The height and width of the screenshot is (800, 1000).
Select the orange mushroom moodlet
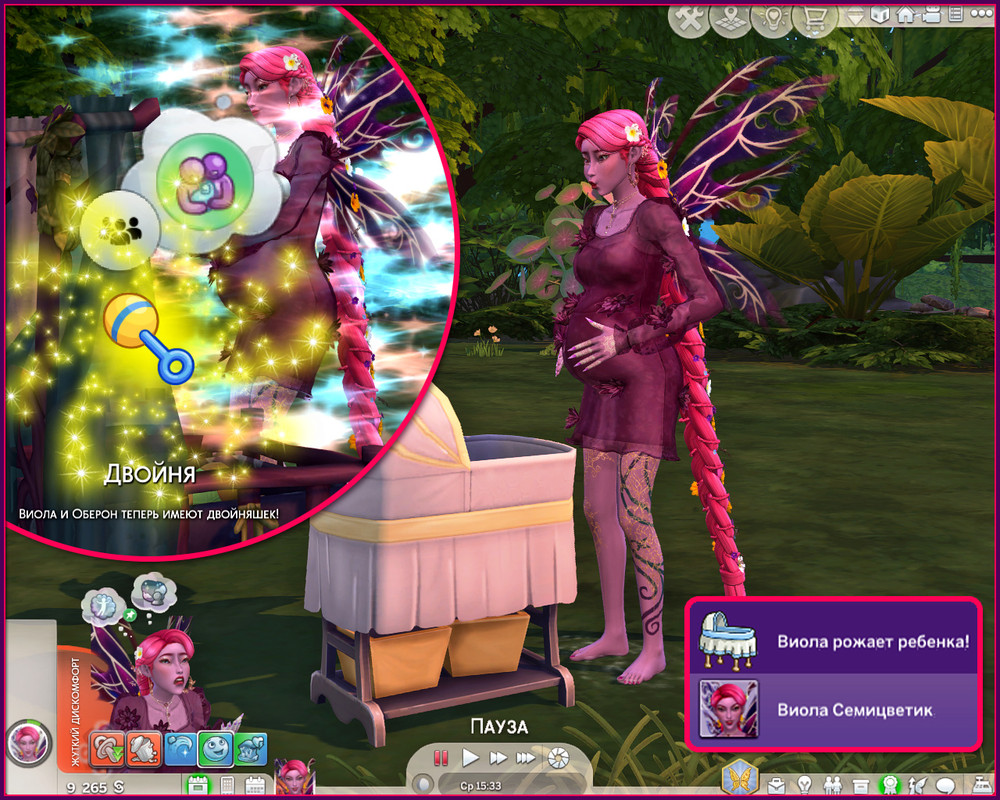(x=108, y=747)
